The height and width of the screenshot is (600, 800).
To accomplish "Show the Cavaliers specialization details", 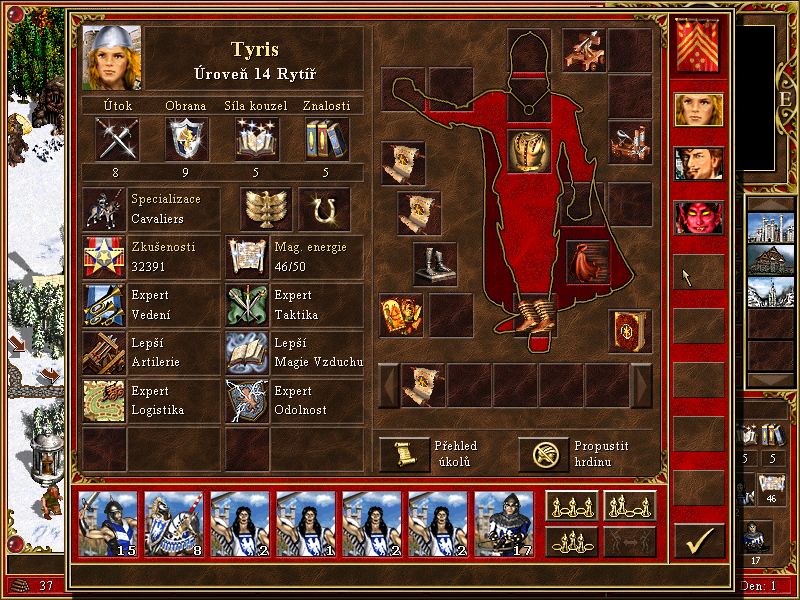I will [104, 208].
